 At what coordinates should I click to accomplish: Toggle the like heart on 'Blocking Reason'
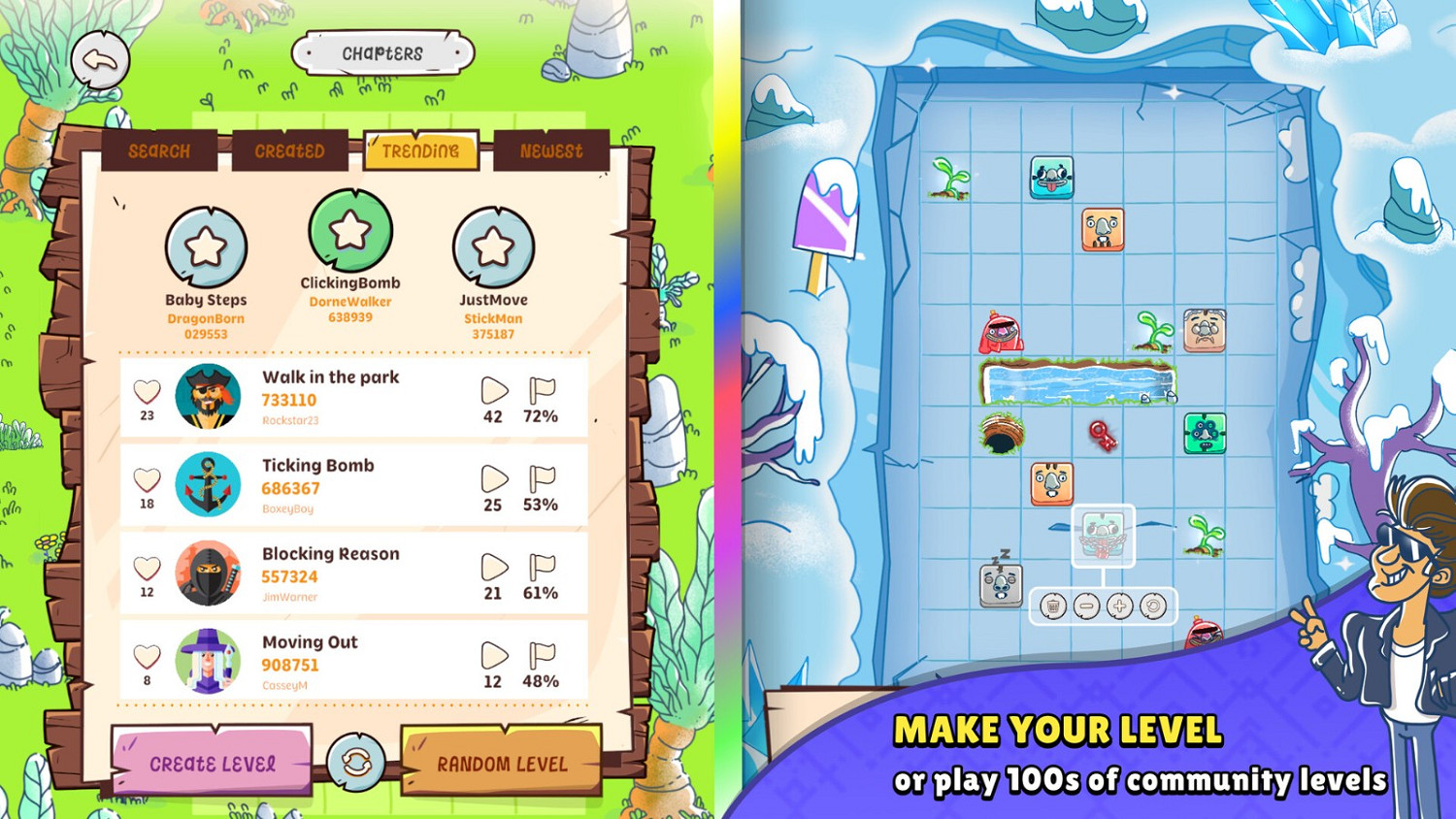[x=146, y=568]
